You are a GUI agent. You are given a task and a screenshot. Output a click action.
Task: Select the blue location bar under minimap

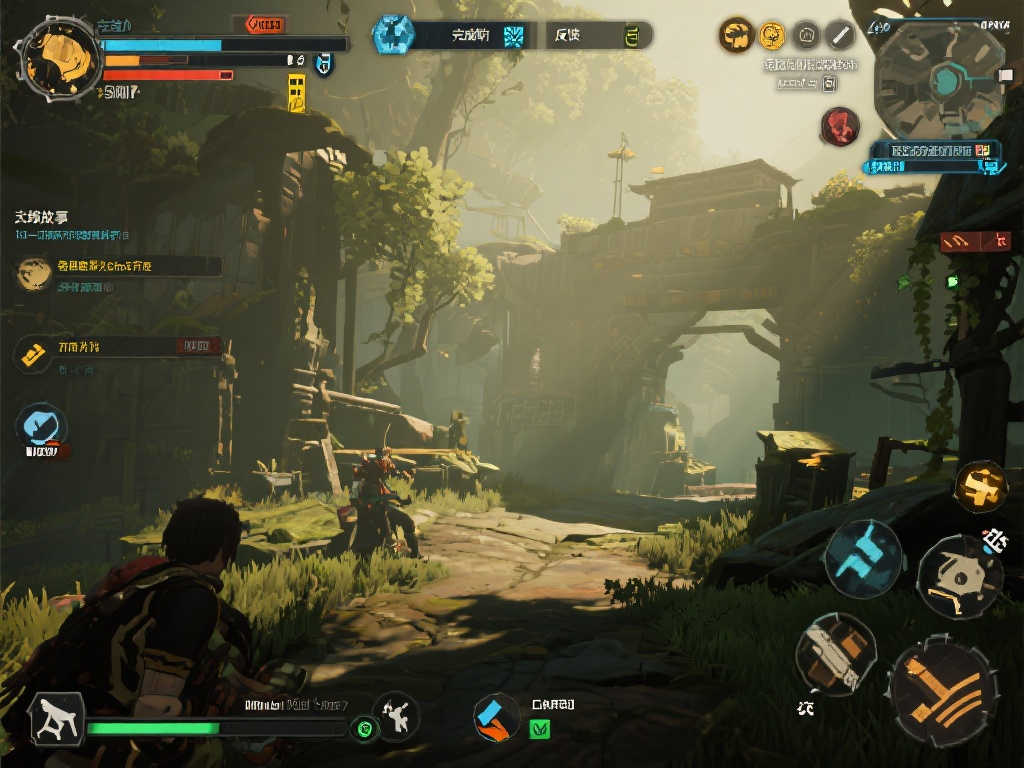point(934,150)
